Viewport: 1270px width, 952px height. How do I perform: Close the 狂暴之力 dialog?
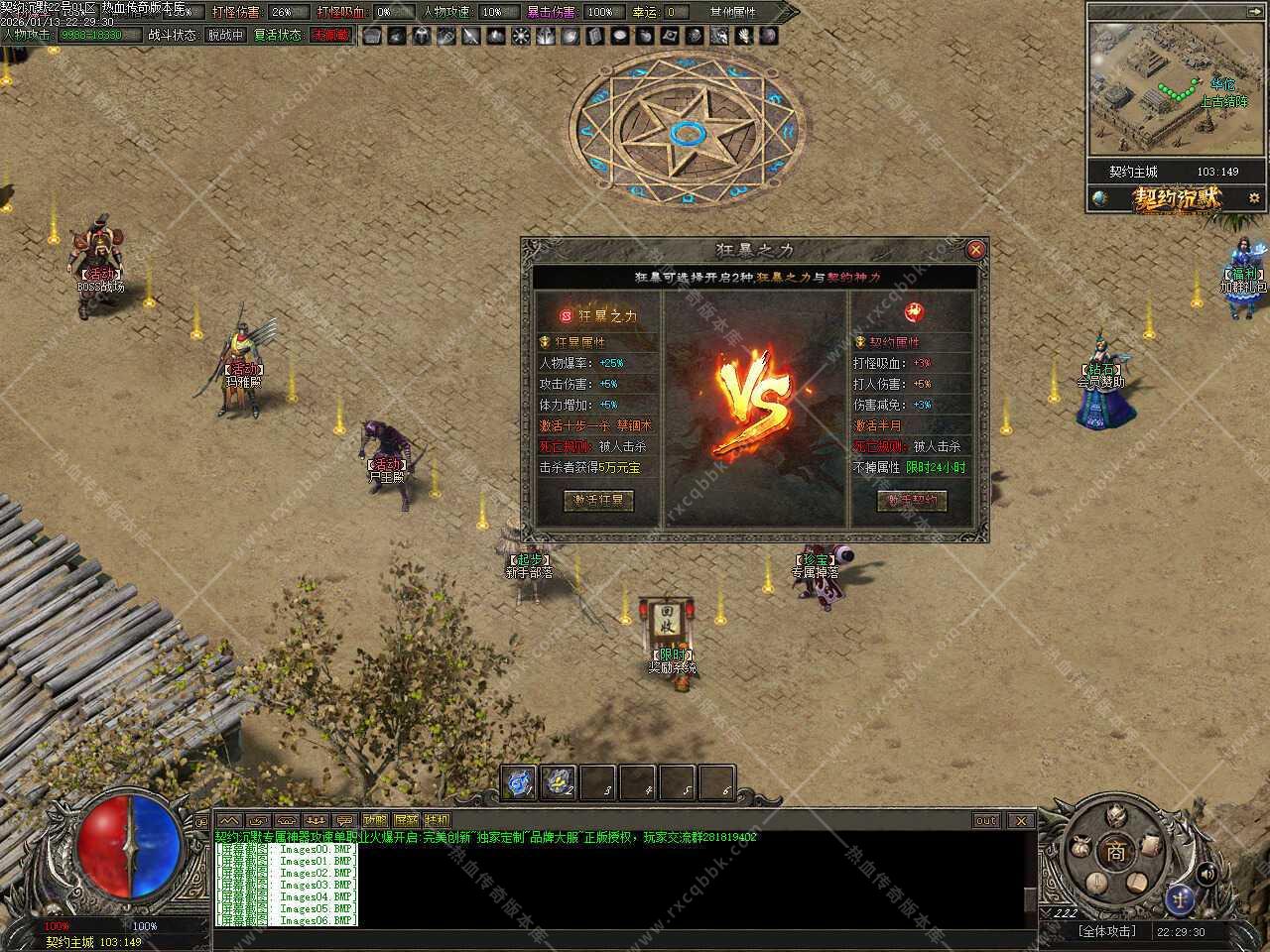[975, 250]
